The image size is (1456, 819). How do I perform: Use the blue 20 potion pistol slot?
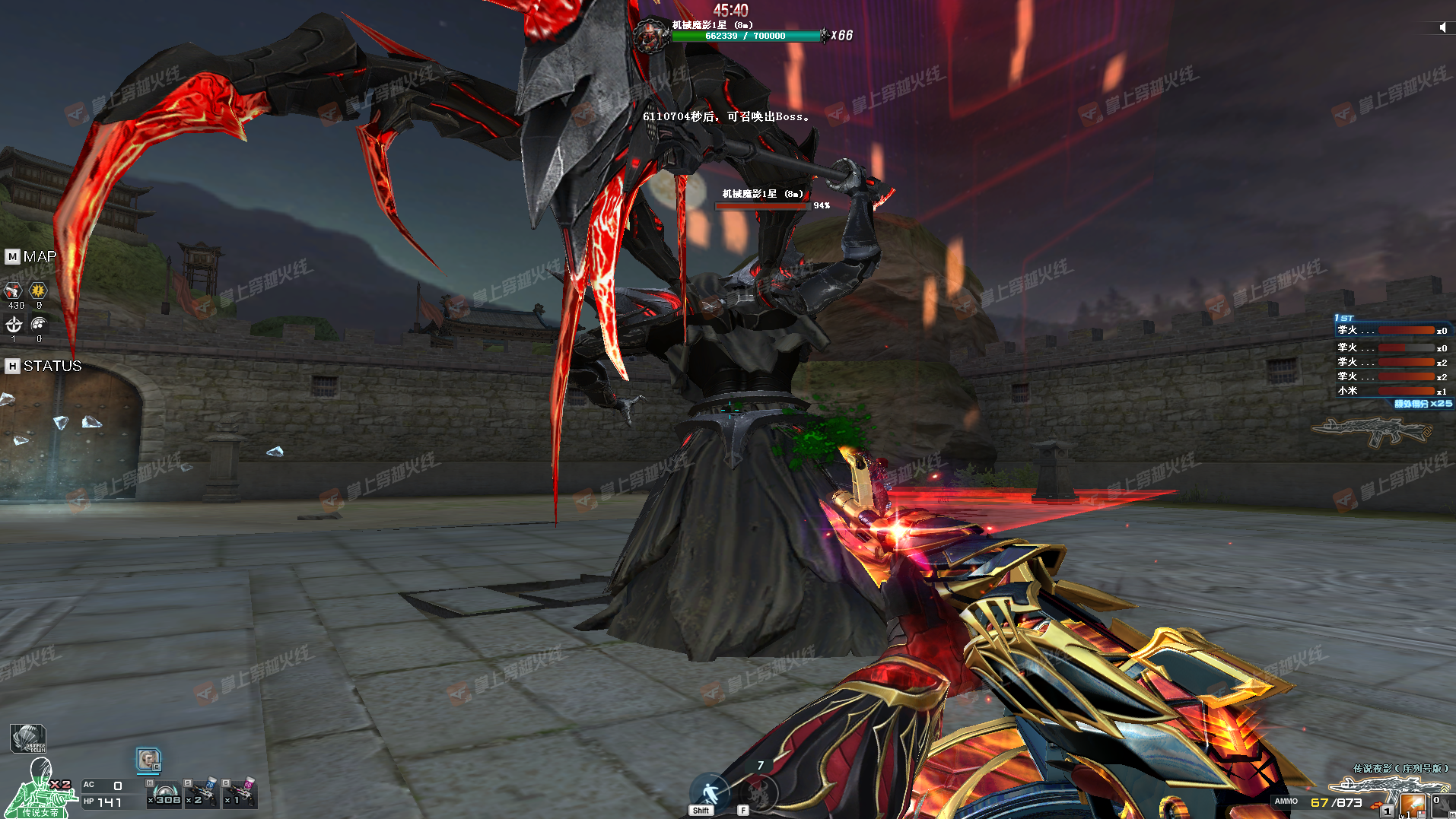point(201,794)
